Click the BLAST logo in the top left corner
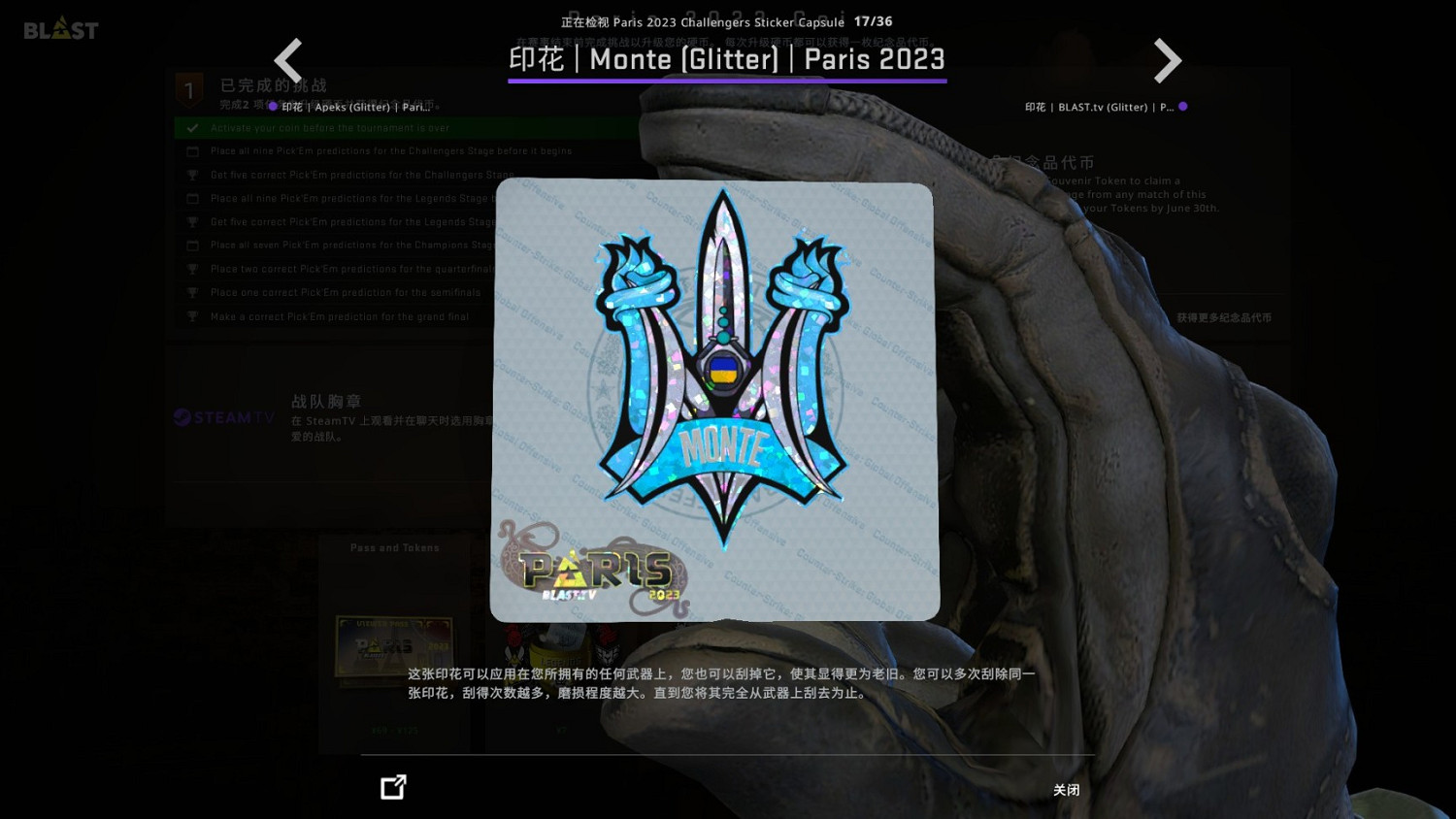Screen dimensions: 1456x819 [60, 28]
